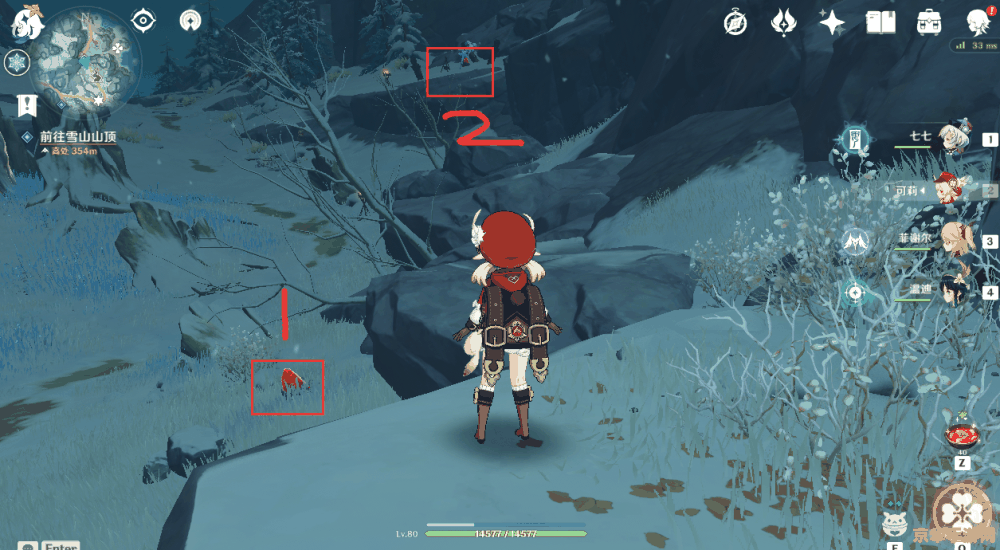The image size is (1000, 550).
Task: Open the quest log exclamation banner
Action: pos(26,105)
